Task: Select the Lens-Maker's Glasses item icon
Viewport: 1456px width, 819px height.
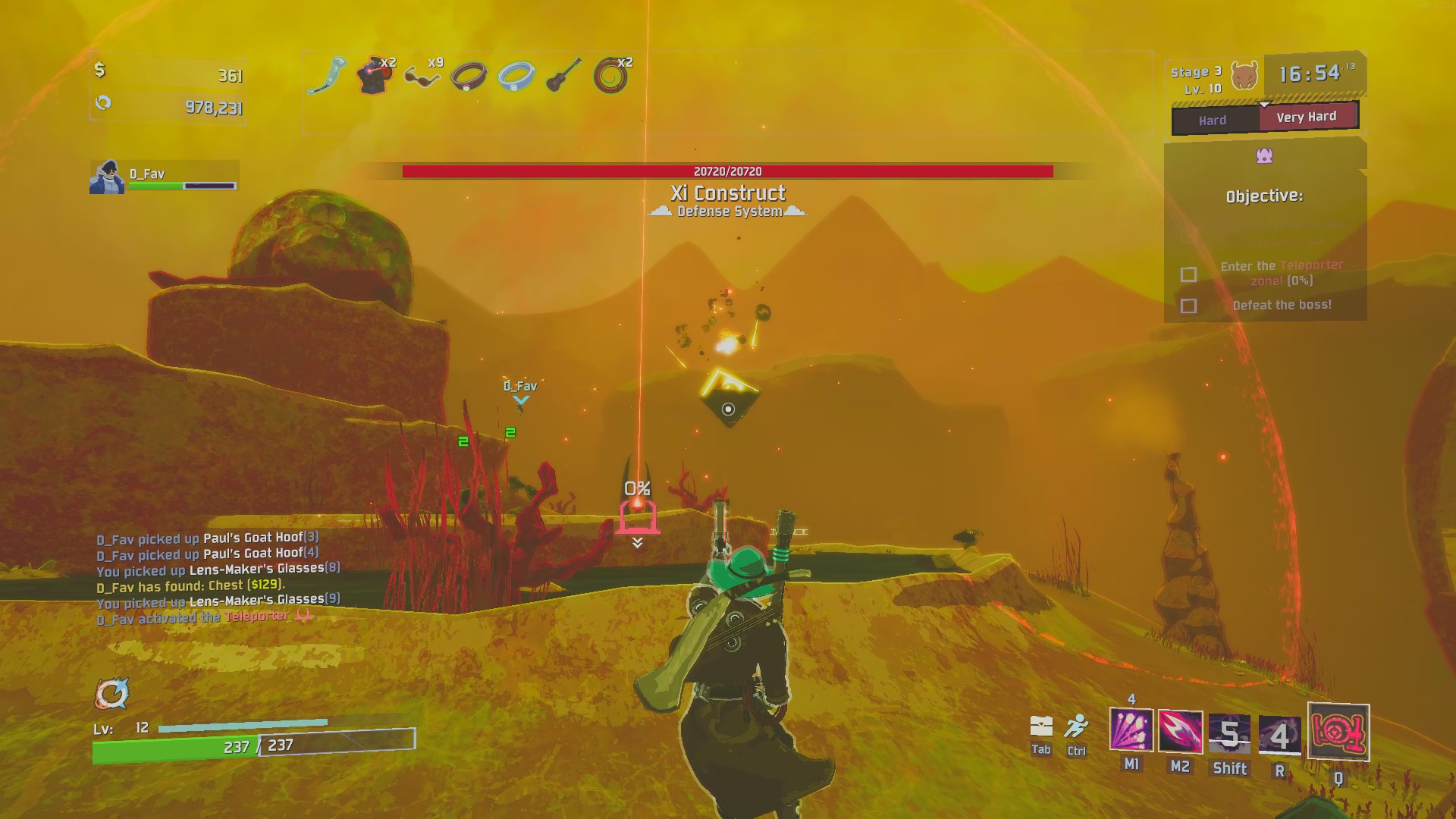Action: 422,77
